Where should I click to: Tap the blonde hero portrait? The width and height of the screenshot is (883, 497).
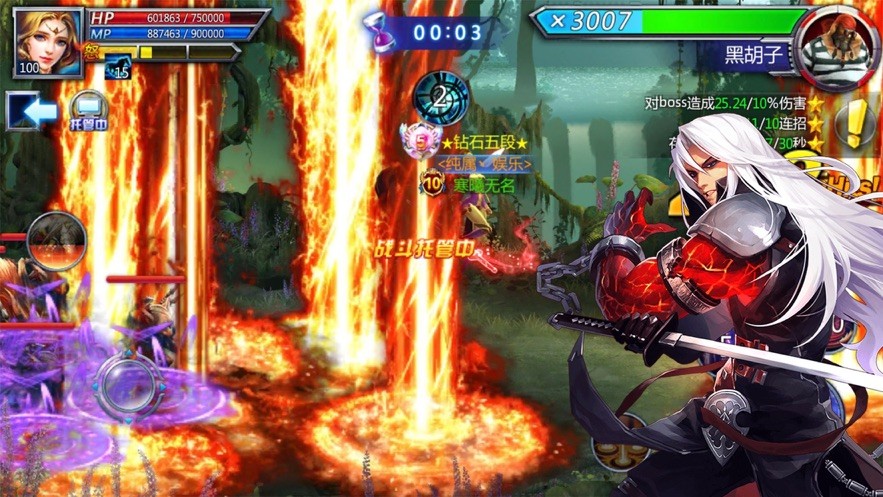point(48,41)
